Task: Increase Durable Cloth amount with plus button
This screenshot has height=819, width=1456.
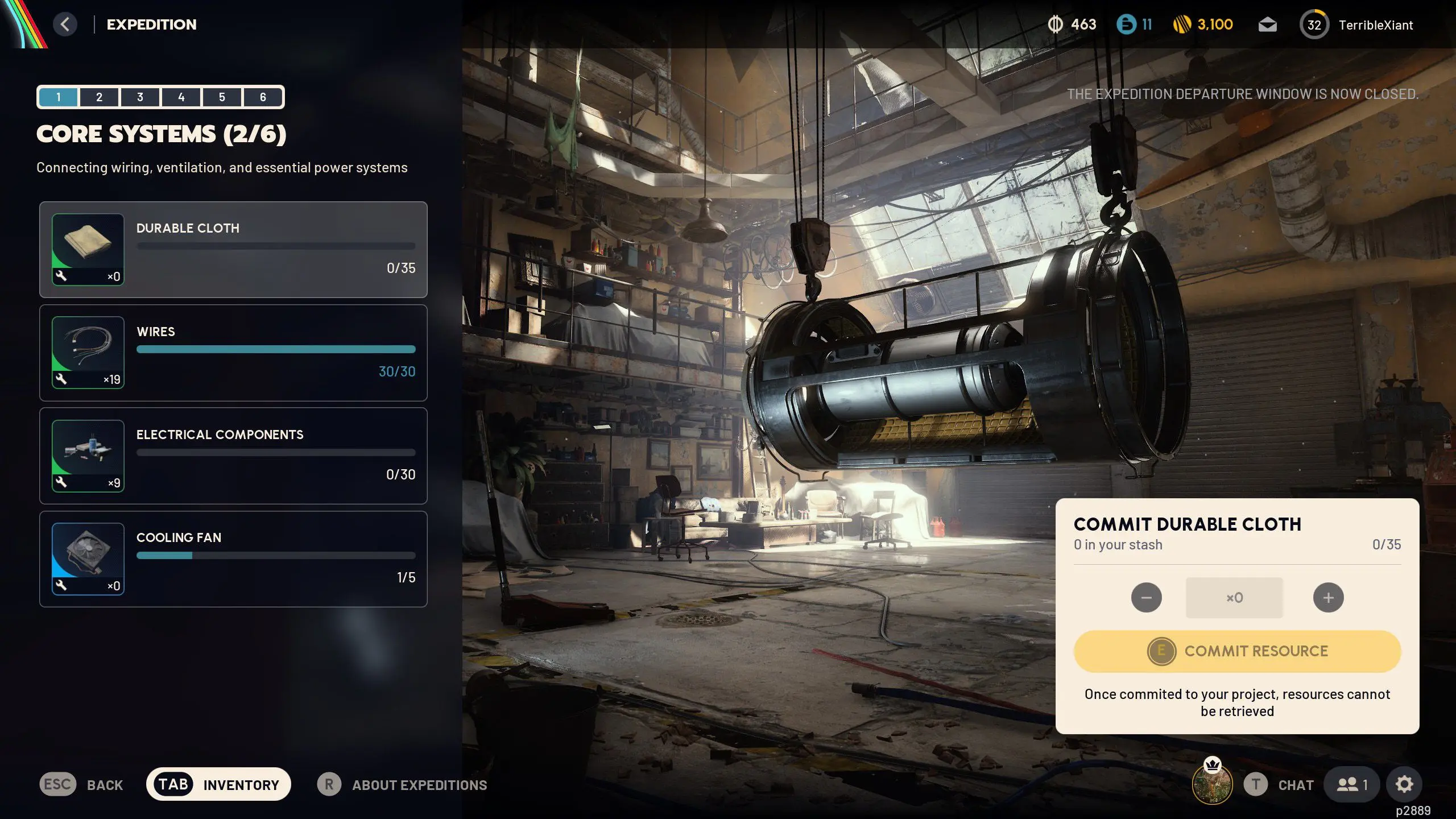Action: [1327, 597]
